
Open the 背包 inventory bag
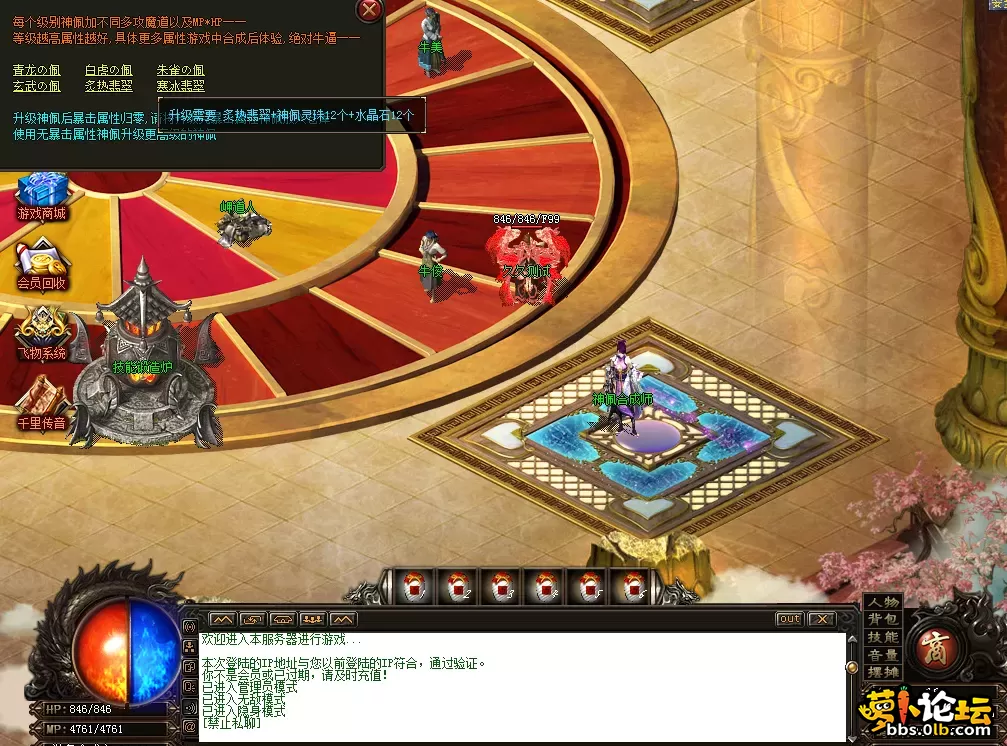click(x=883, y=620)
